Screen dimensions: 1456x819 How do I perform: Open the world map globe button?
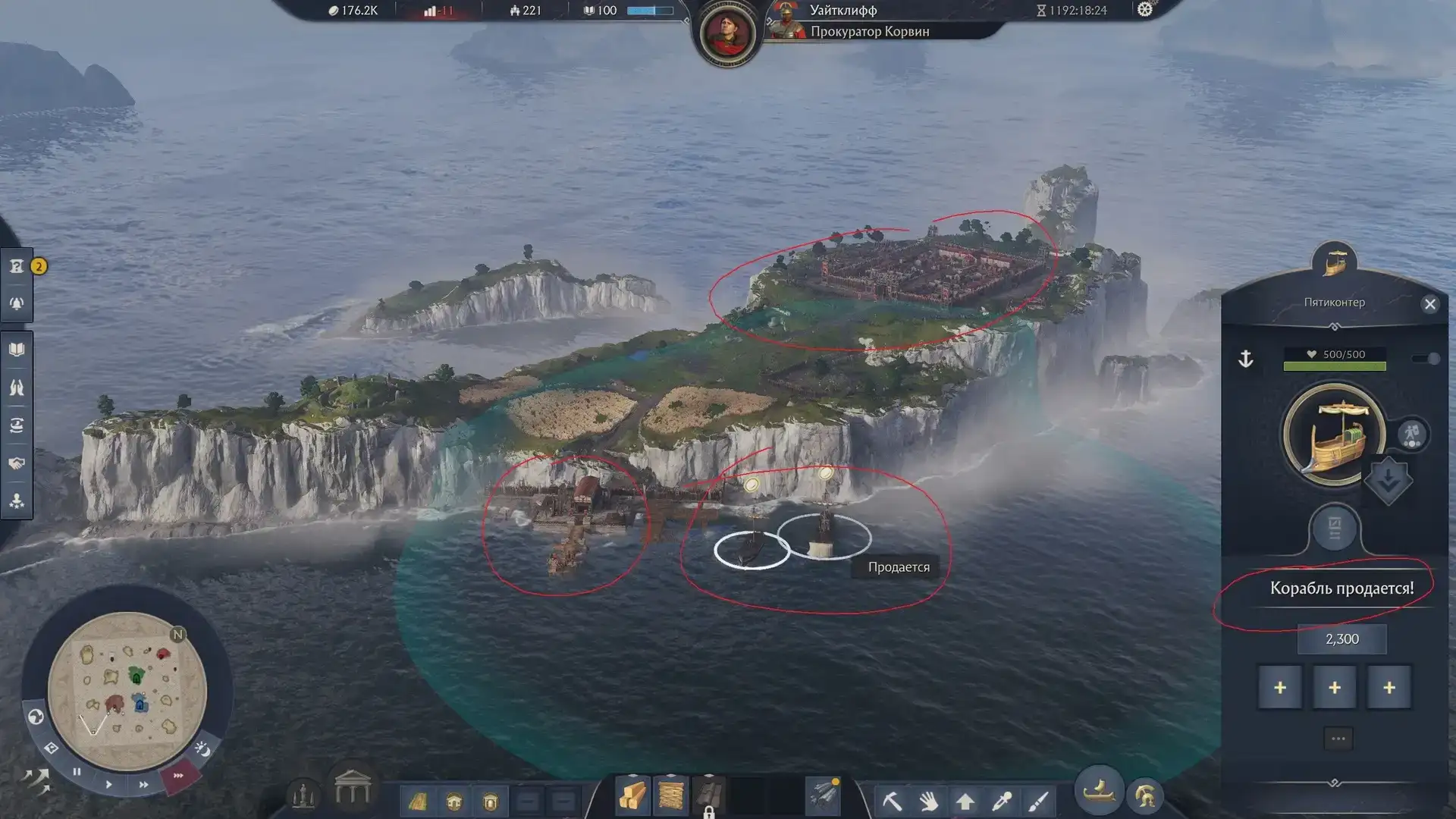[35, 717]
